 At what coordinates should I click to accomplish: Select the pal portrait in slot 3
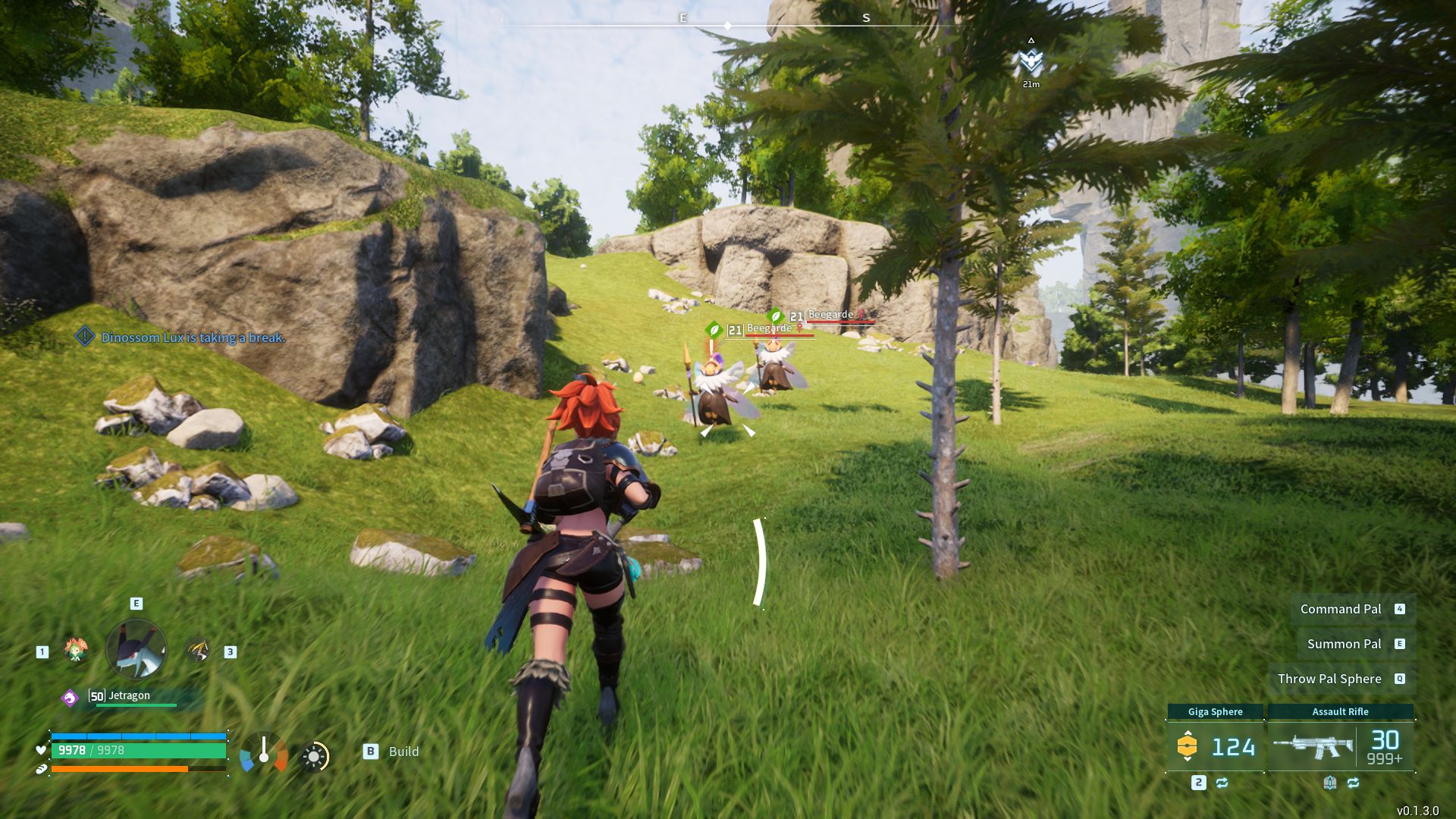(x=196, y=649)
